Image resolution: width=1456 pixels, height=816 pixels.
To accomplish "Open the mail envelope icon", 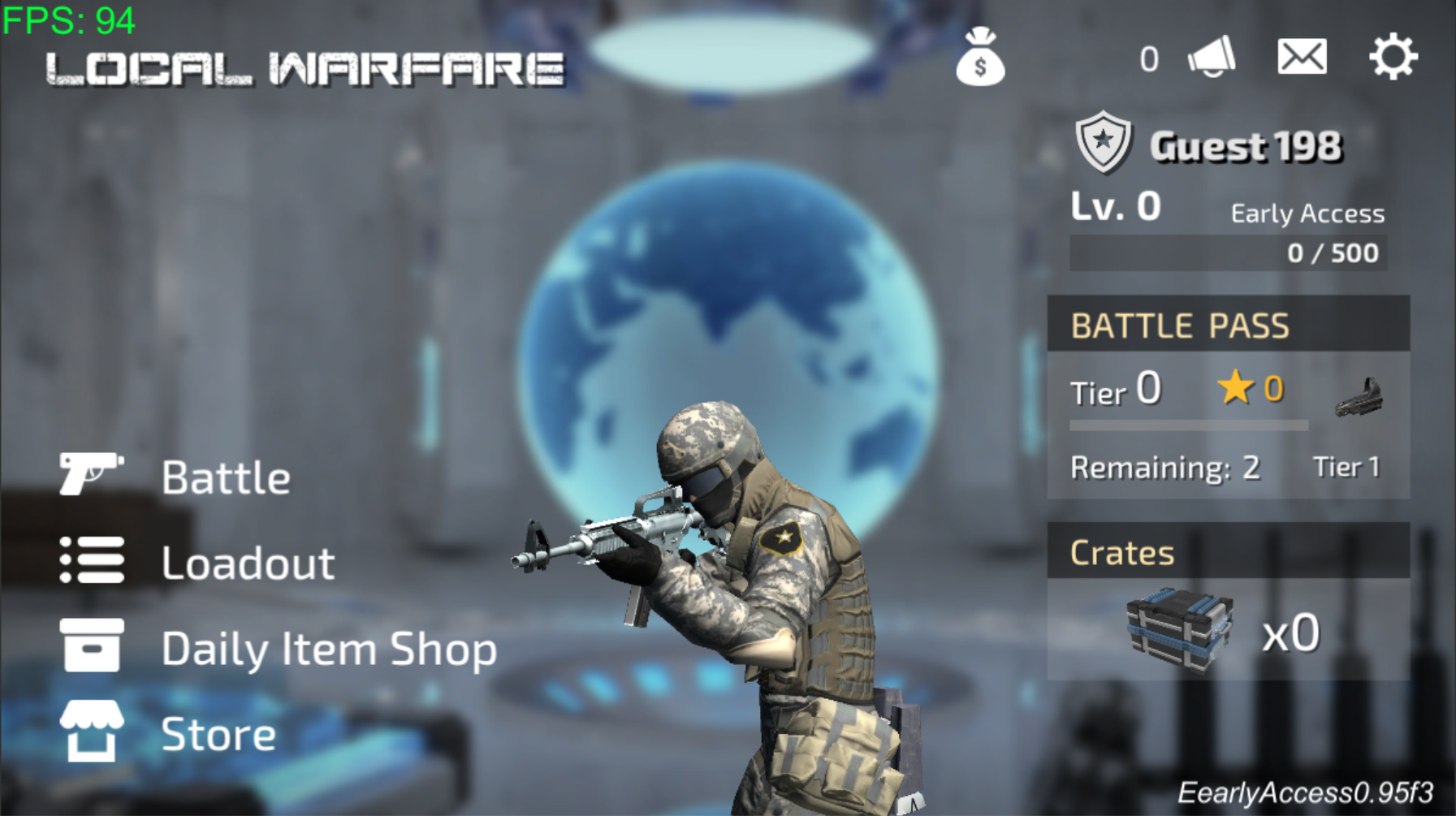I will point(1303,57).
